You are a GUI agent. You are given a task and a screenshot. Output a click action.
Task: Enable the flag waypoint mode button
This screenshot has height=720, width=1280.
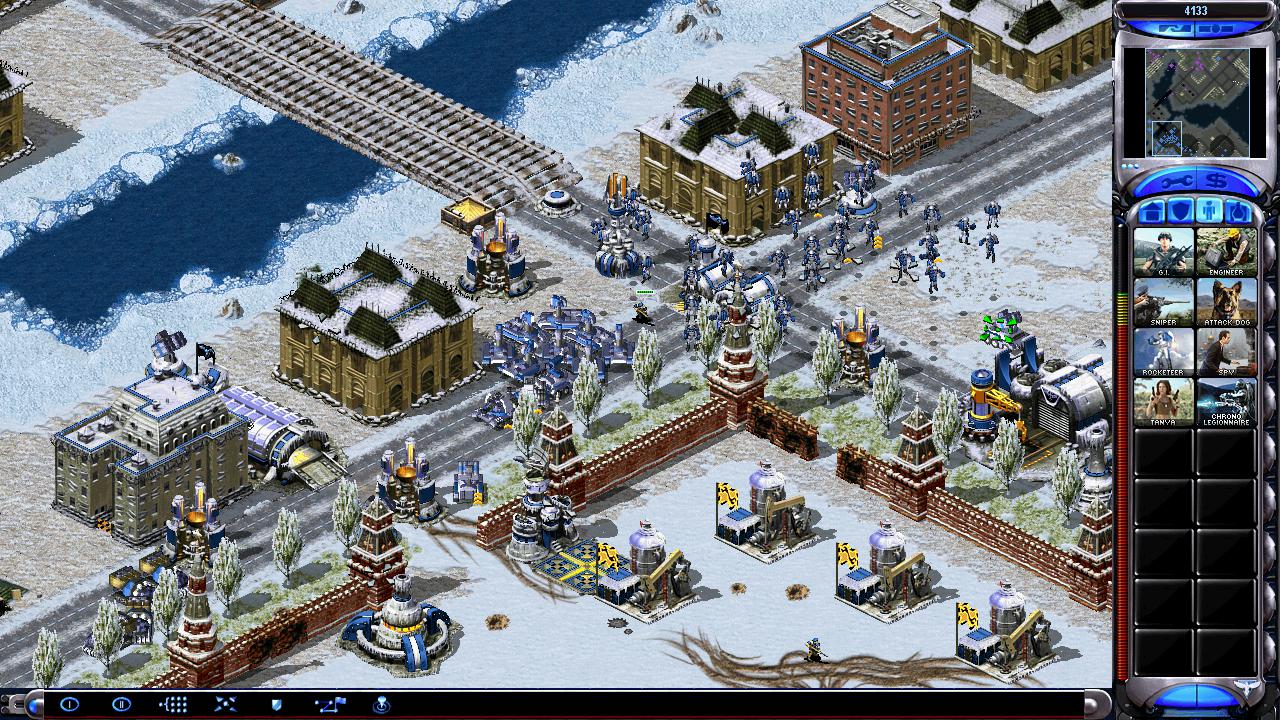pos(329,705)
